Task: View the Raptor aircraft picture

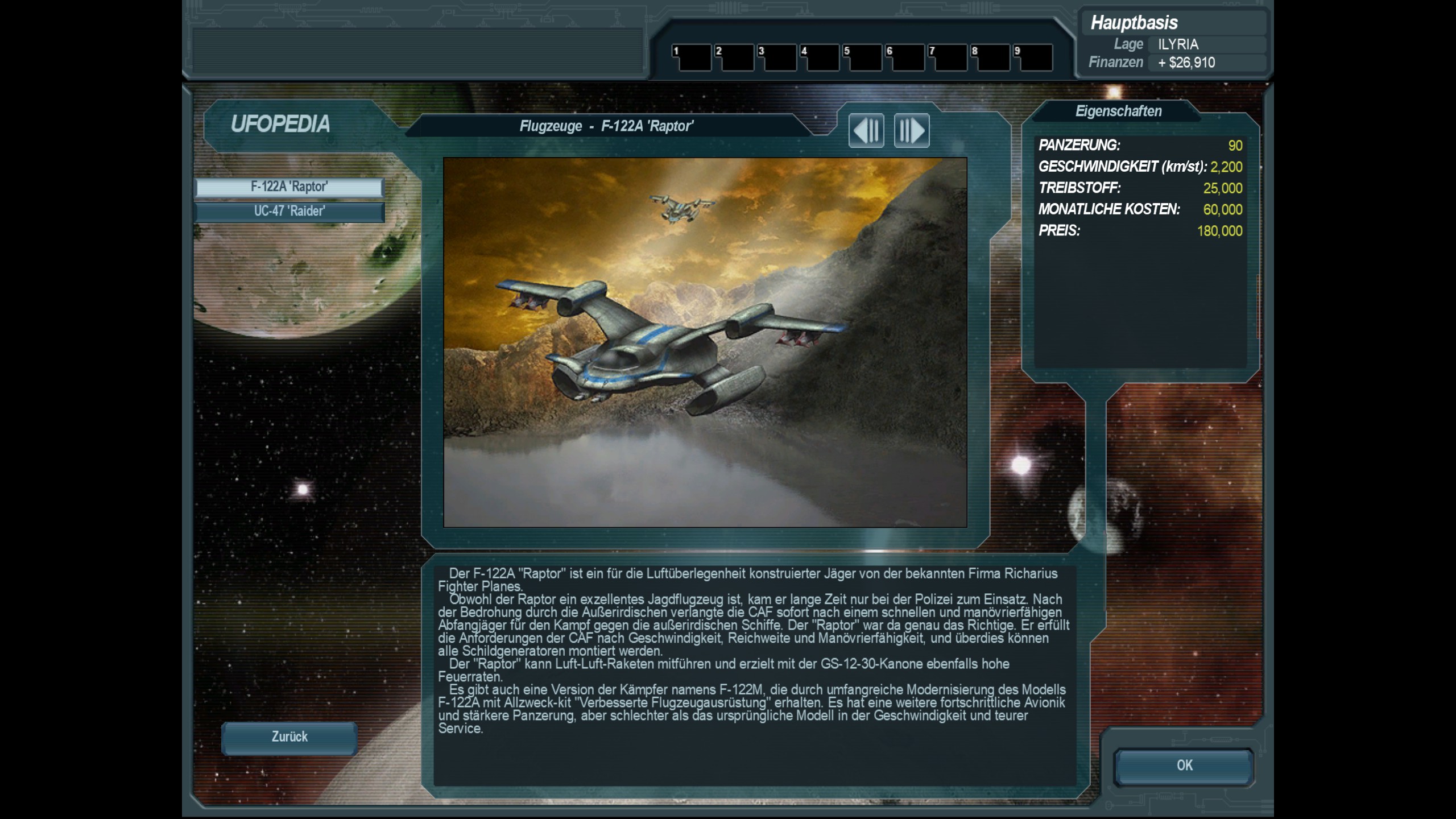Action: coord(705,342)
